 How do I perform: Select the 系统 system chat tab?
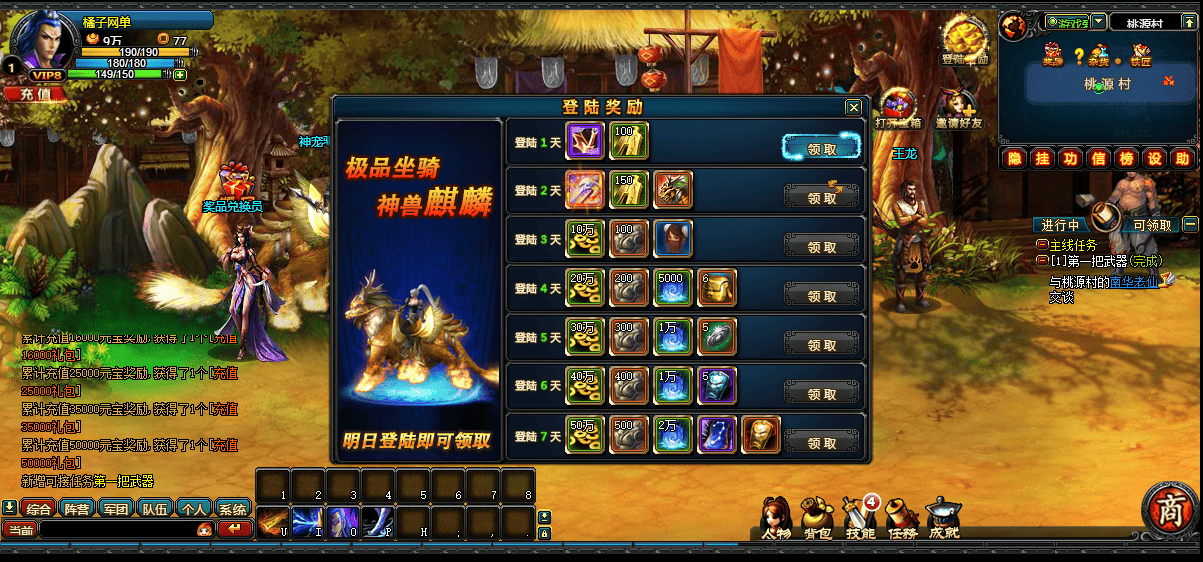tap(233, 508)
